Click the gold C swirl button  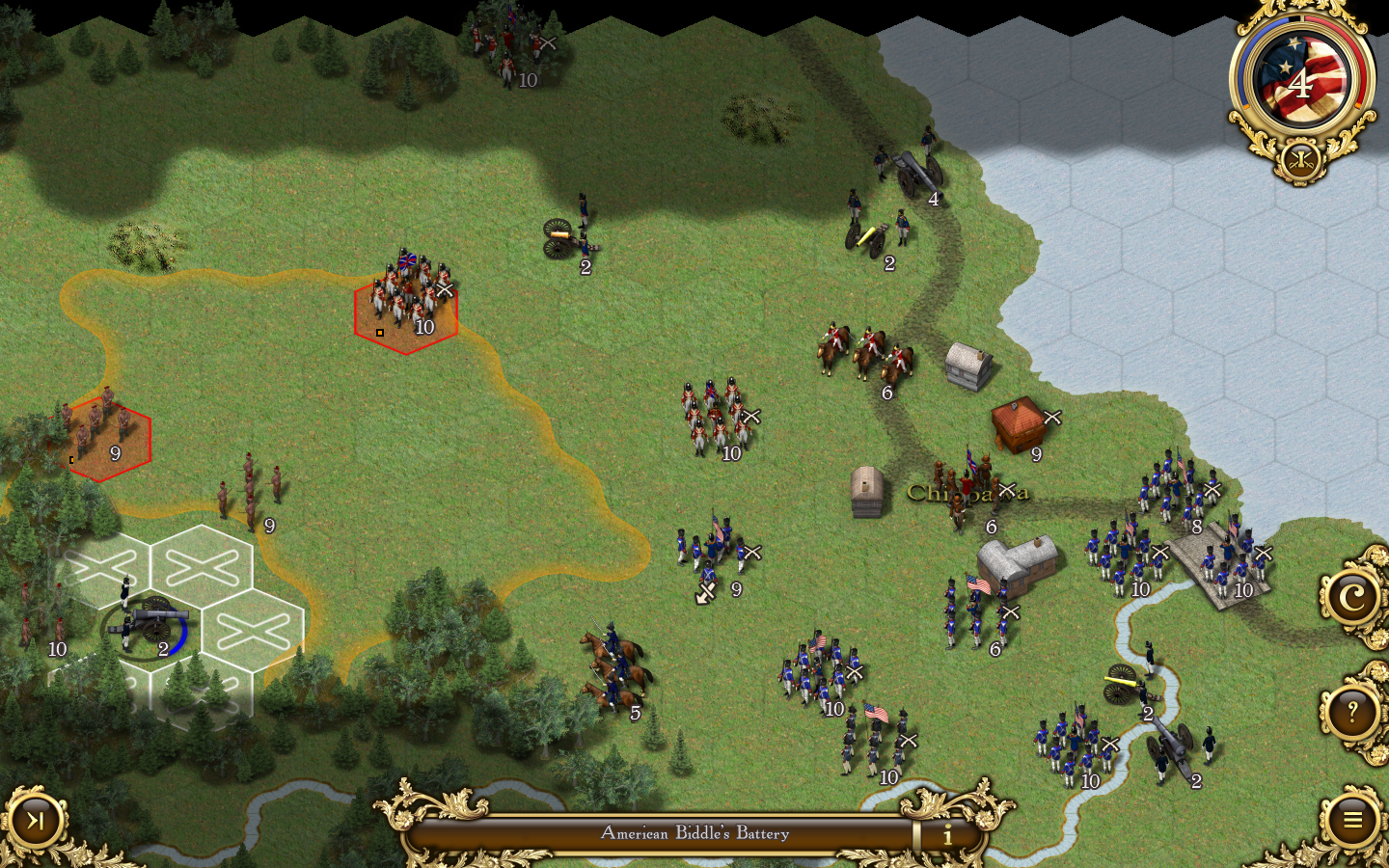(1352, 598)
